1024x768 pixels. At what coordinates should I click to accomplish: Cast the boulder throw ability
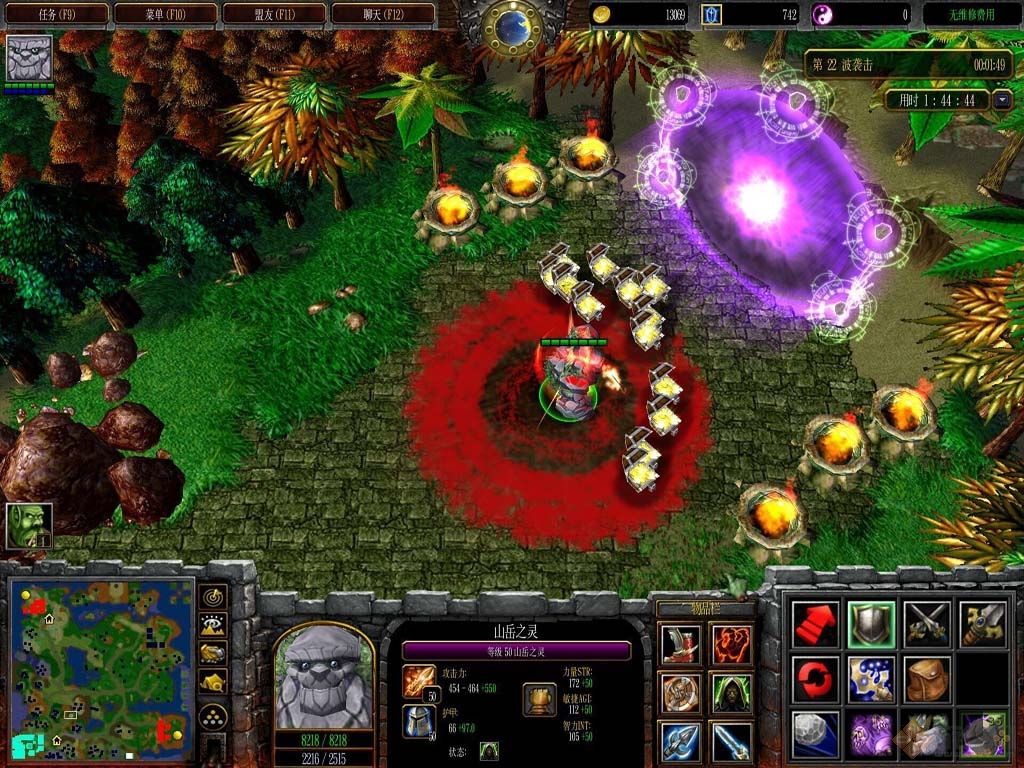[x=816, y=734]
